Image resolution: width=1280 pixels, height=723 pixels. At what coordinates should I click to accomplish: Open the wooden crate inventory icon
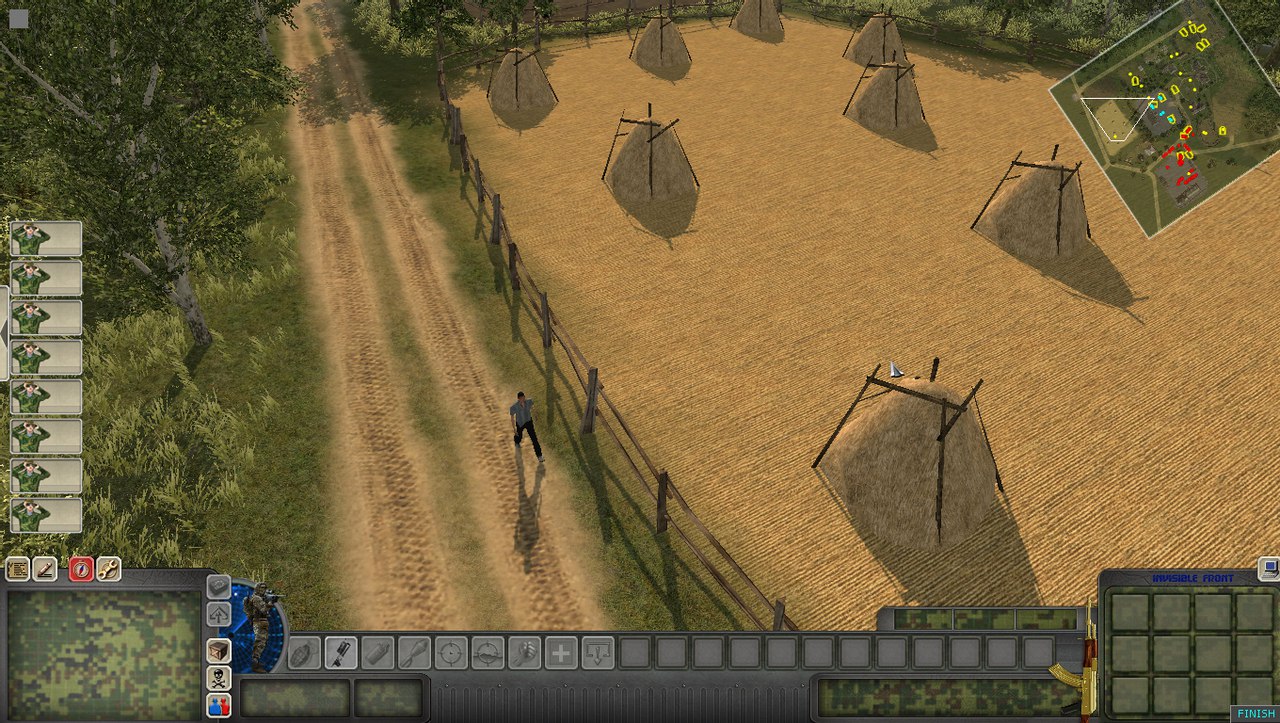[218, 650]
